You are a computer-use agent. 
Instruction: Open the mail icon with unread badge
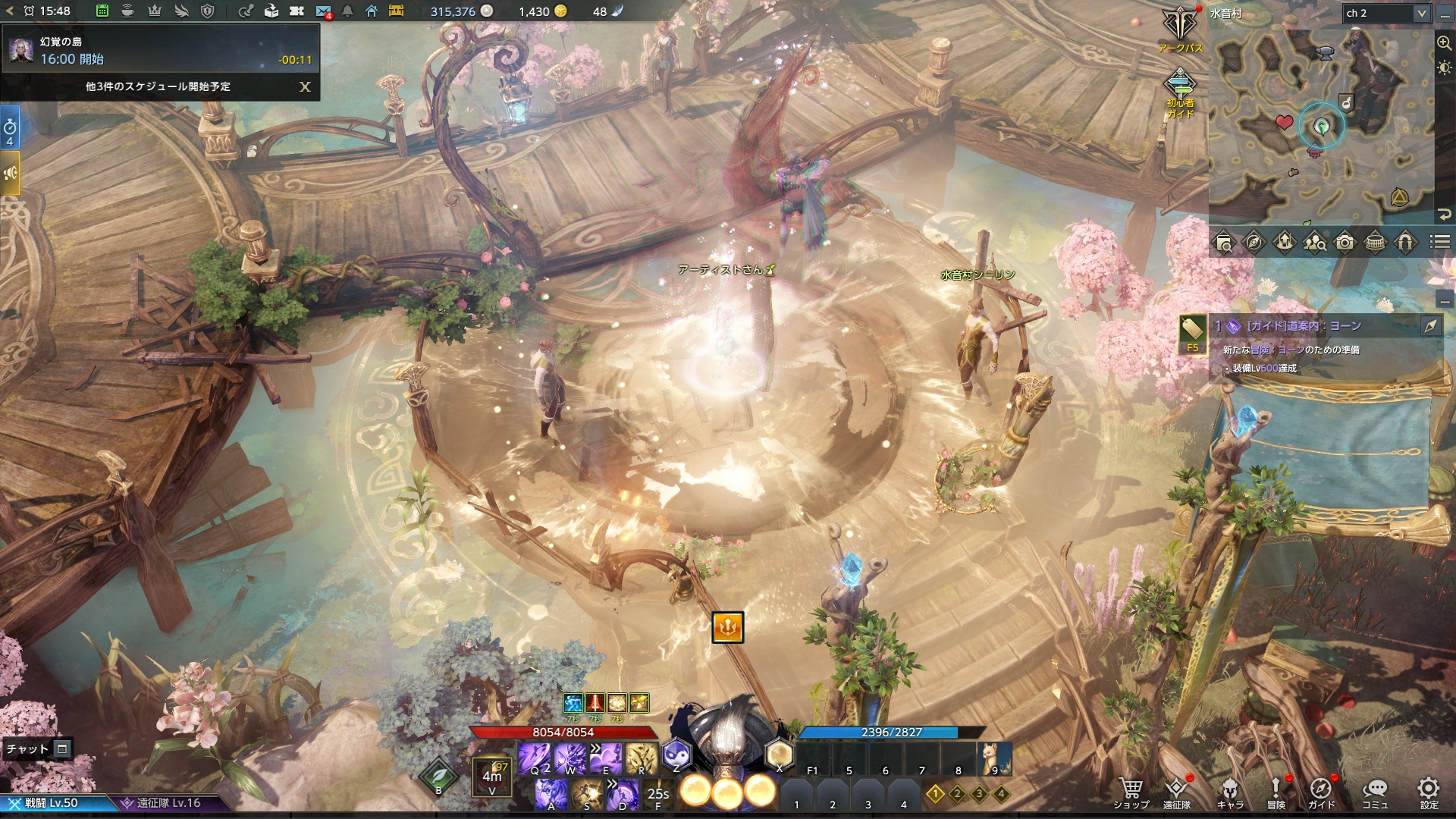click(x=323, y=11)
